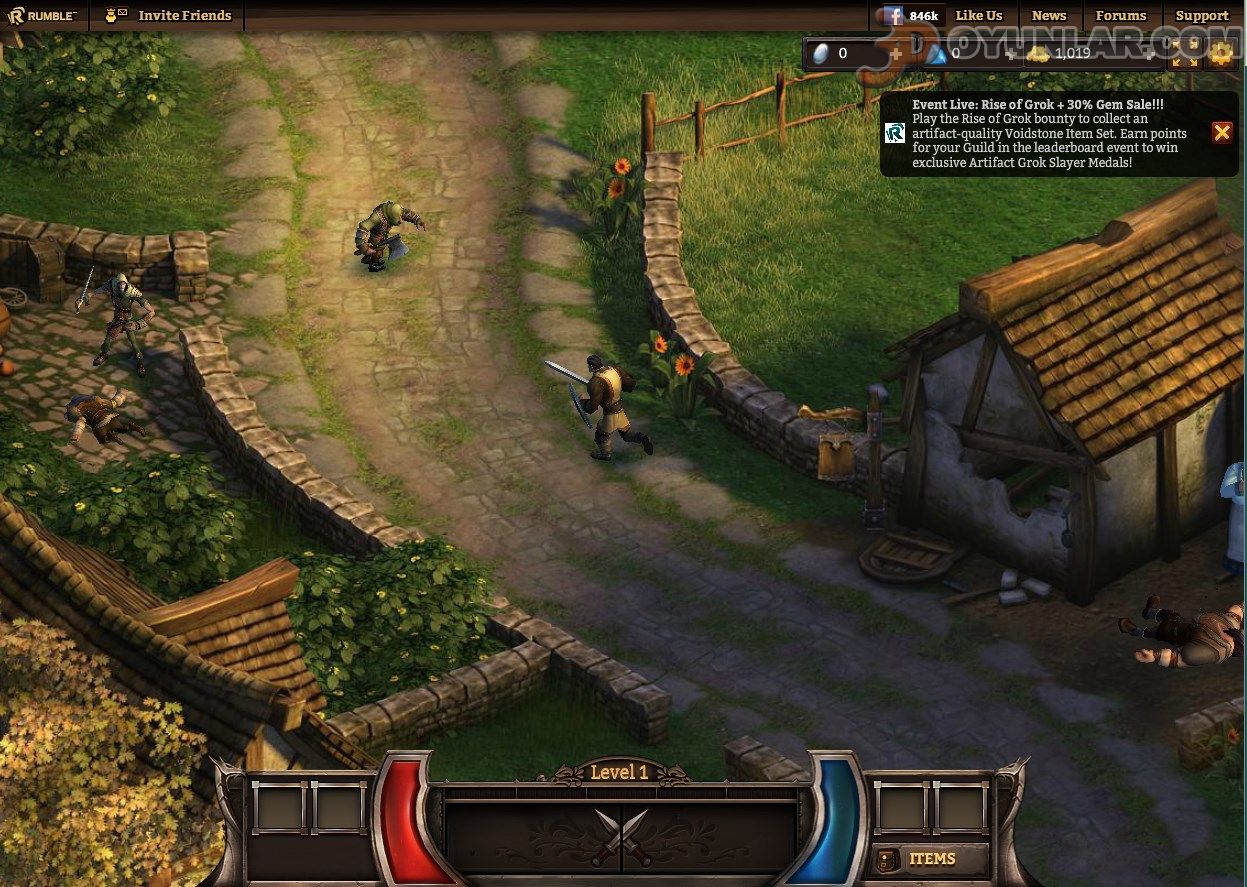Viewport: 1247px width, 887px height.
Task: Open the News page
Action: pos(1048,15)
